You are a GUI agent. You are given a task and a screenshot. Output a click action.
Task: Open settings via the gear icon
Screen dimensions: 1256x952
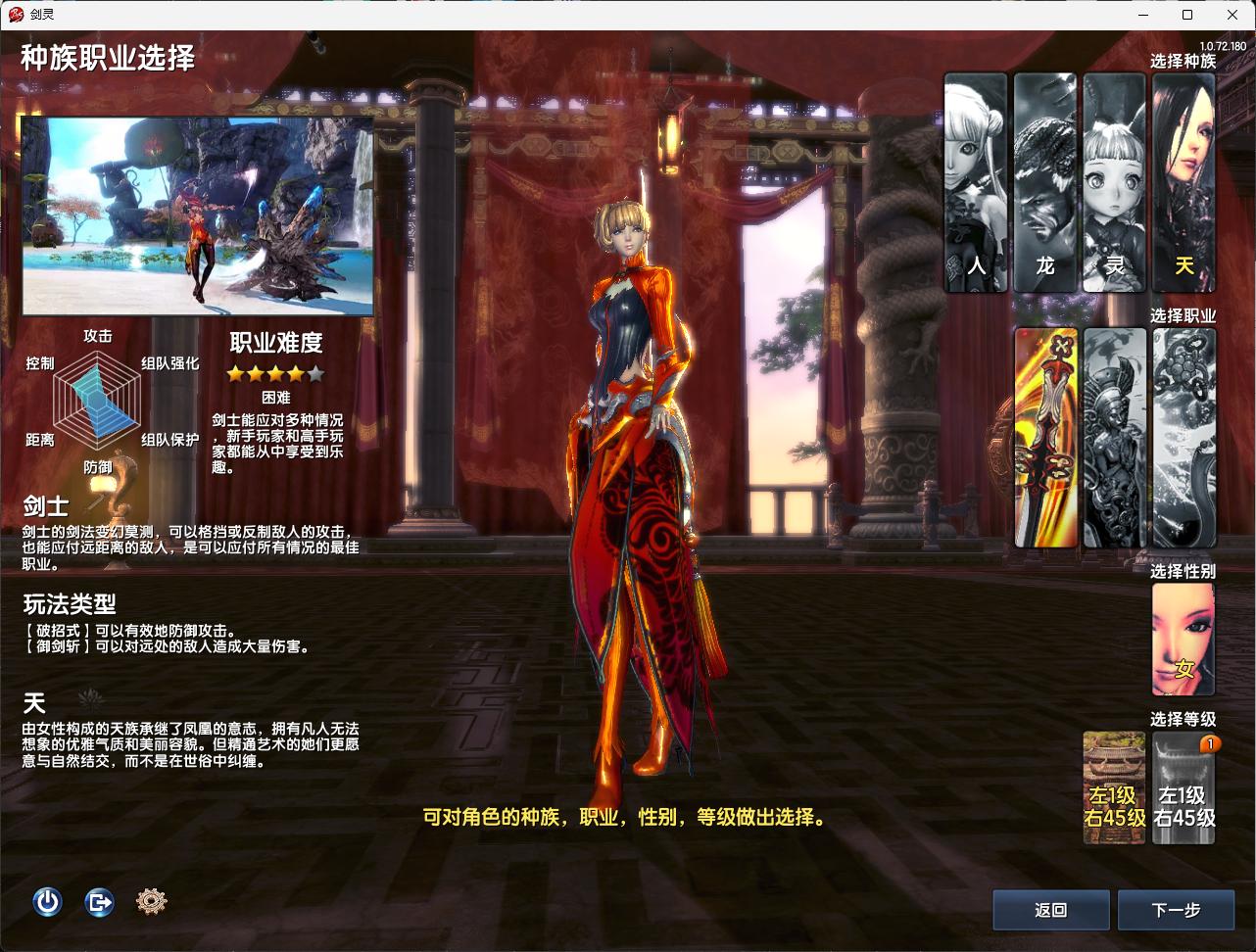(x=151, y=901)
